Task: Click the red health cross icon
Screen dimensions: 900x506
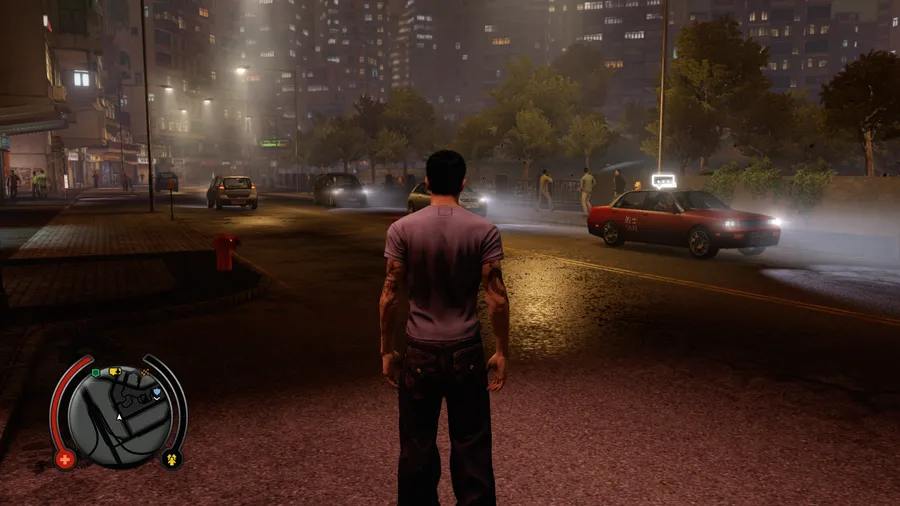Action: (x=66, y=460)
